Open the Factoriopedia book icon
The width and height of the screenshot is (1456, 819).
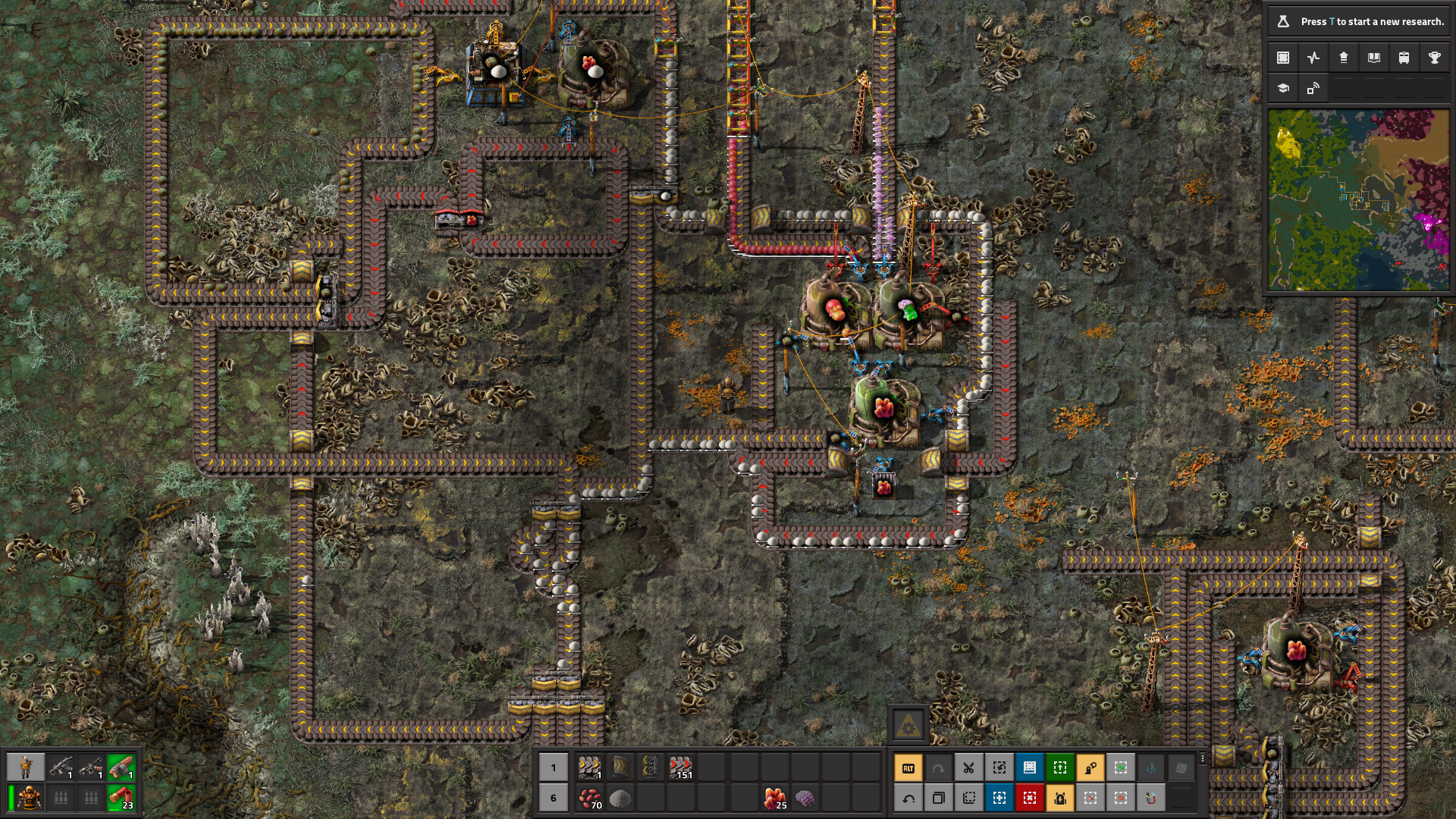coord(1373,58)
